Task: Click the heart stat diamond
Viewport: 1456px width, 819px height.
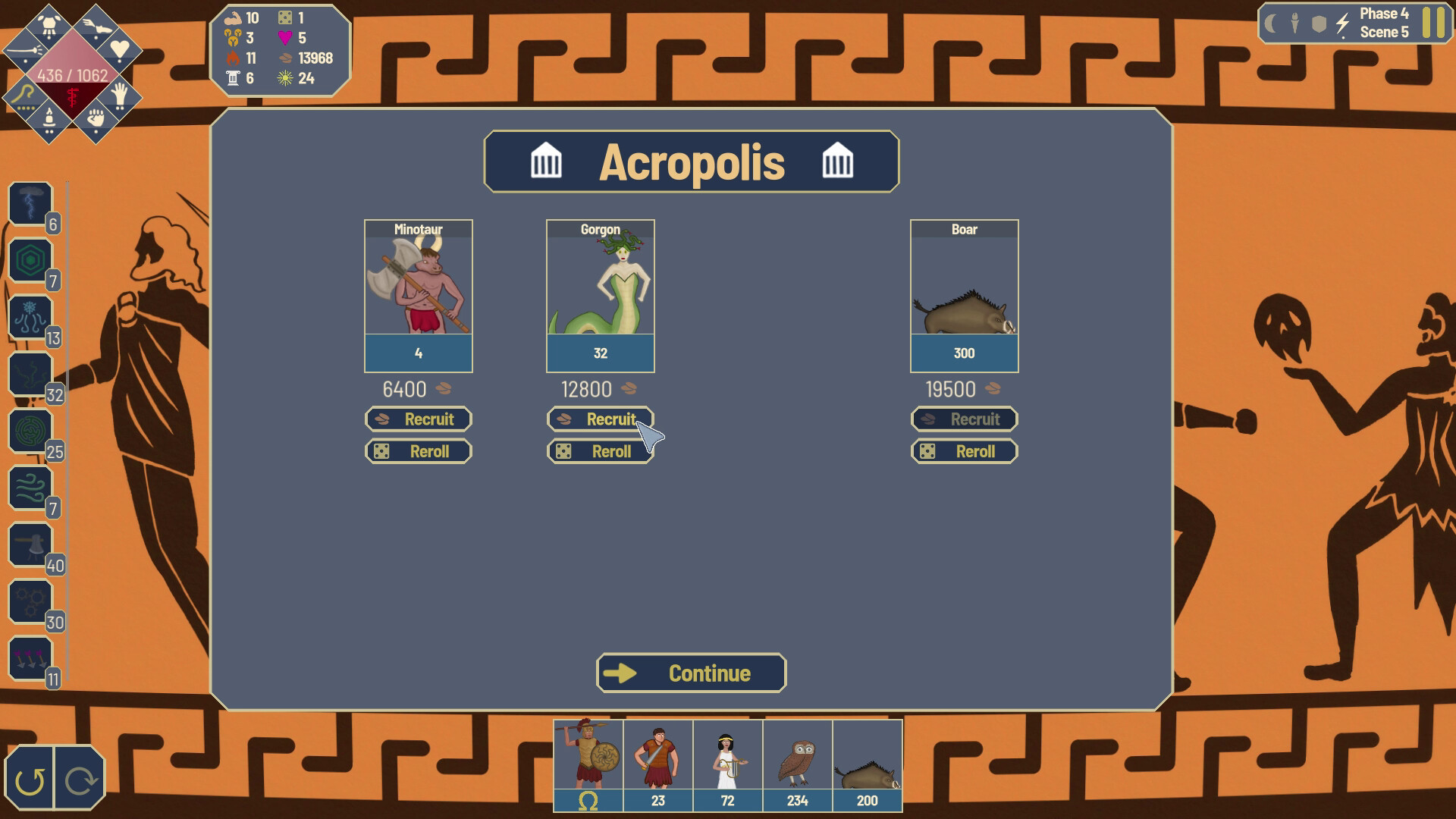Action: point(120,49)
